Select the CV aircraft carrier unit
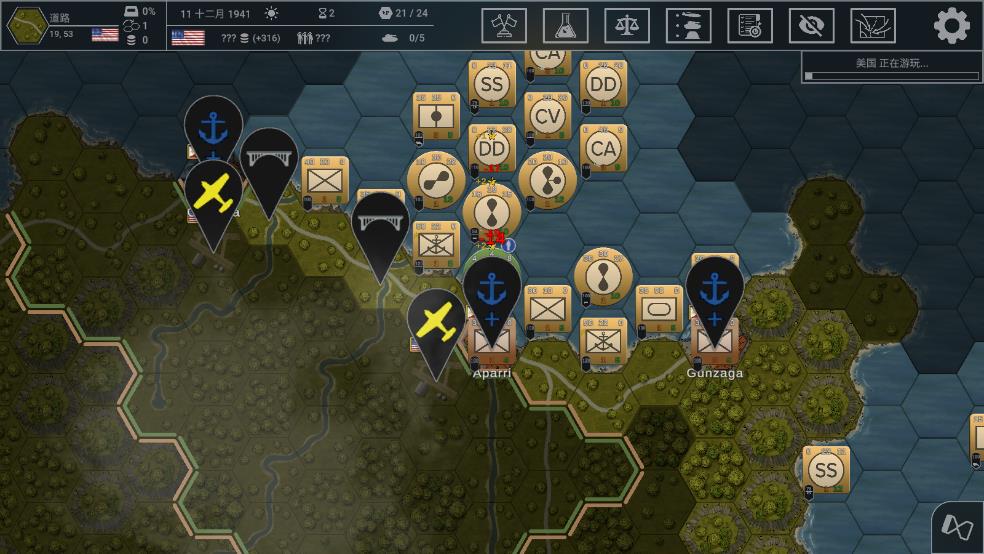The height and width of the screenshot is (554, 984). coord(547,117)
